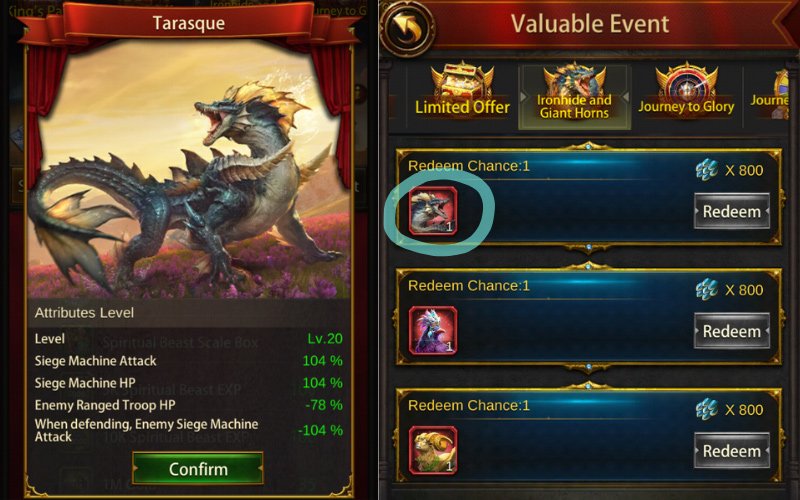Inspect the purple beast reward icon
This screenshot has height=500, width=800.
click(x=433, y=331)
